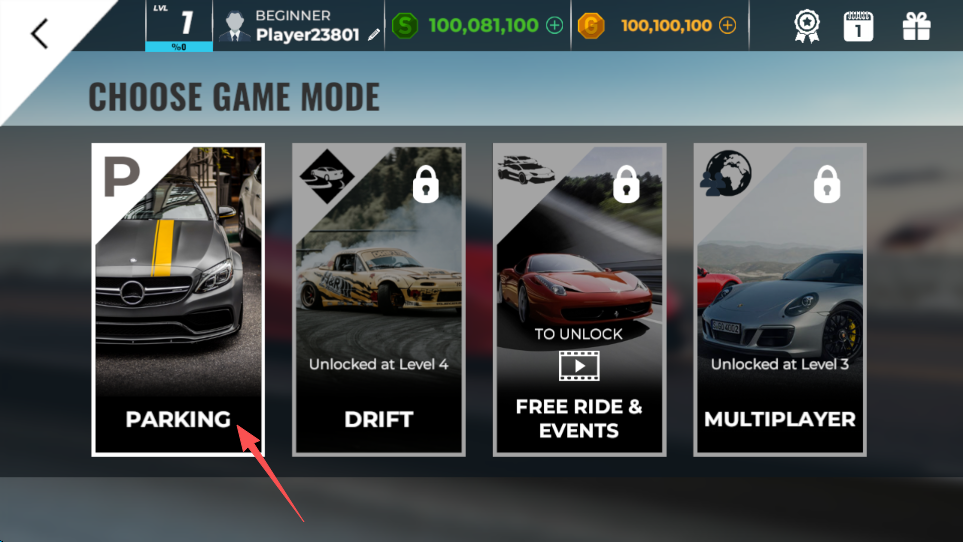The height and width of the screenshot is (542, 963).
Task: Click the player avatar portrait
Action: [x=234, y=27]
